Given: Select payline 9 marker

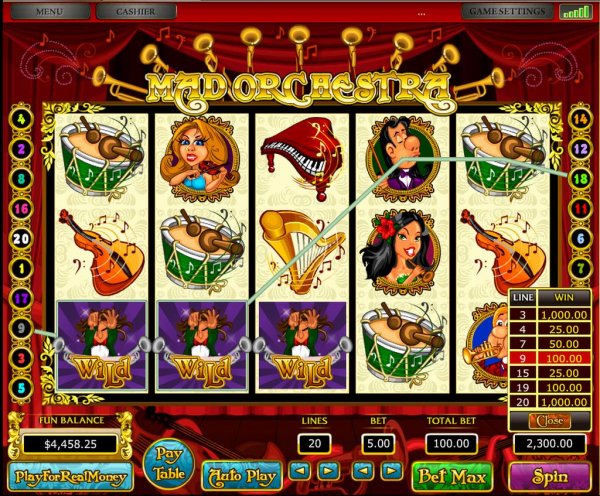Looking at the screenshot, I should tap(21, 326).
